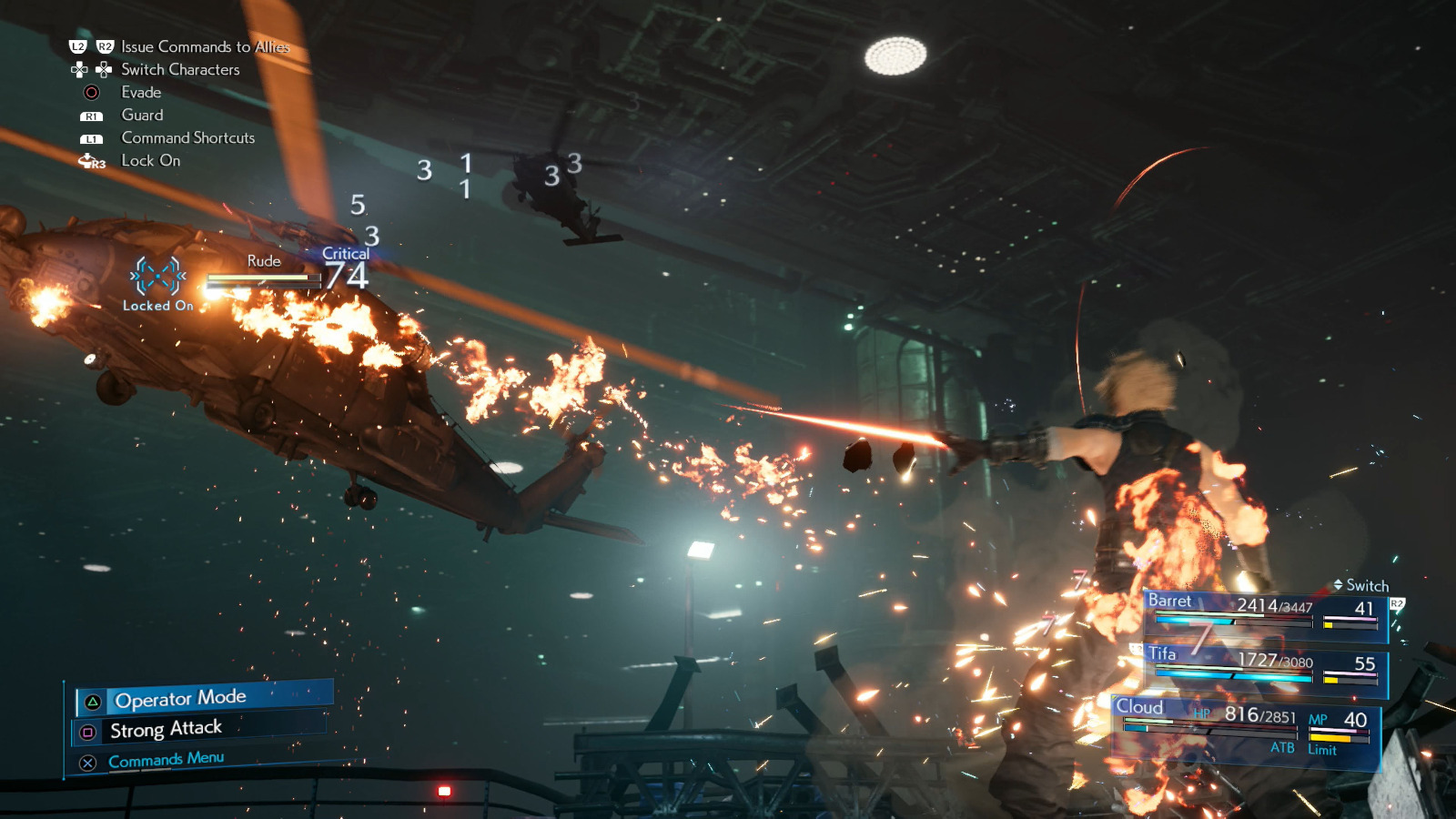Click the L1 Command Shortcuts icon
Image resolution: width=1456 pixels, height=819 pixels.
(x=94, y=138)
